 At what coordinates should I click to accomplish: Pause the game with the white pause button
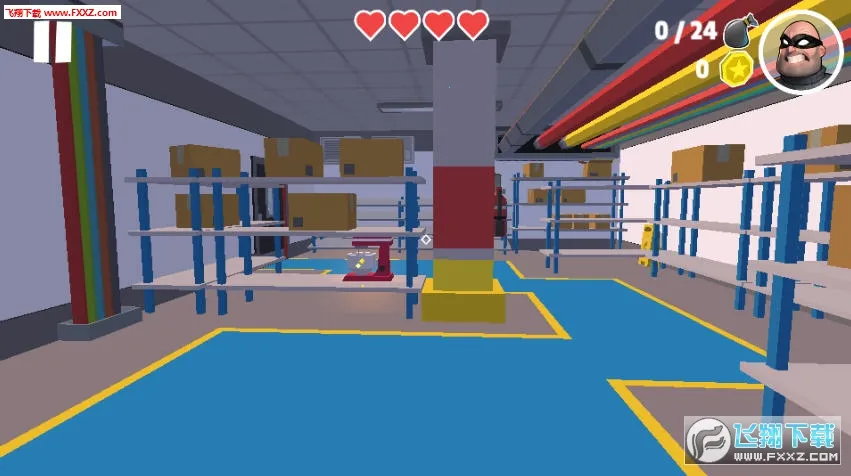tap(52, 43)
